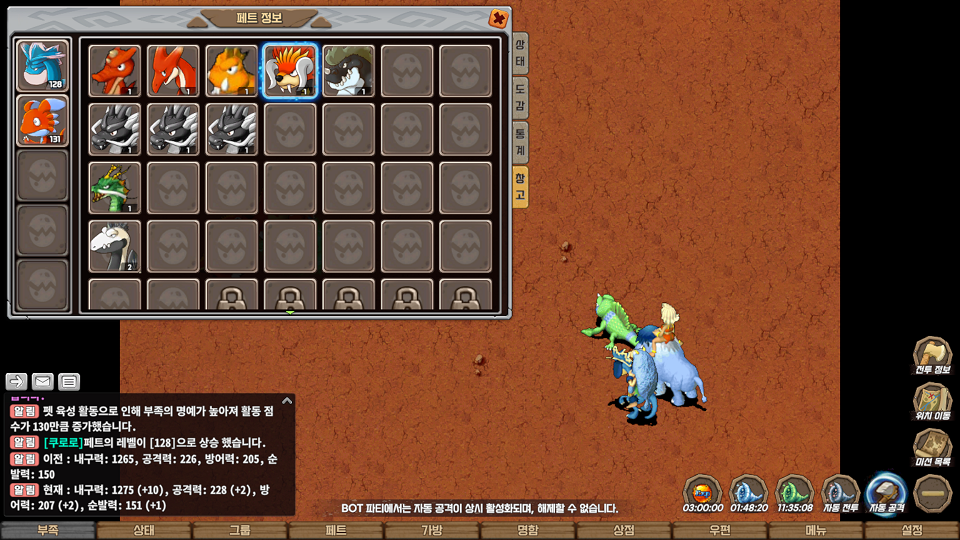The height and width of the screenshot is (540, 960).
Task: Click the envelope mail icon above chat
Action: (x=43, y=381)
